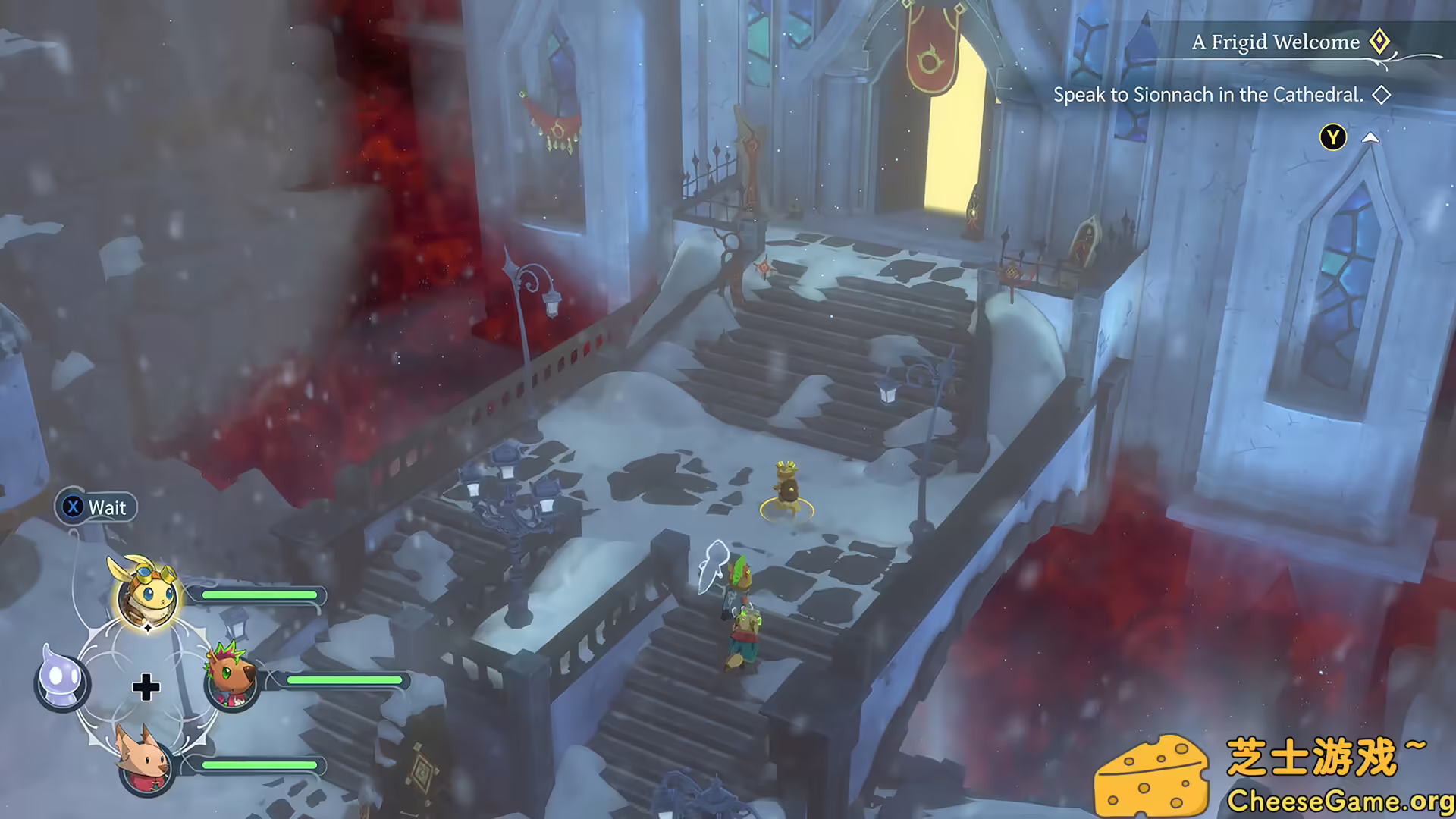Switch to the green-haired capybara portrait
This screenshot has width=1456, height=819.
(231, 677)
